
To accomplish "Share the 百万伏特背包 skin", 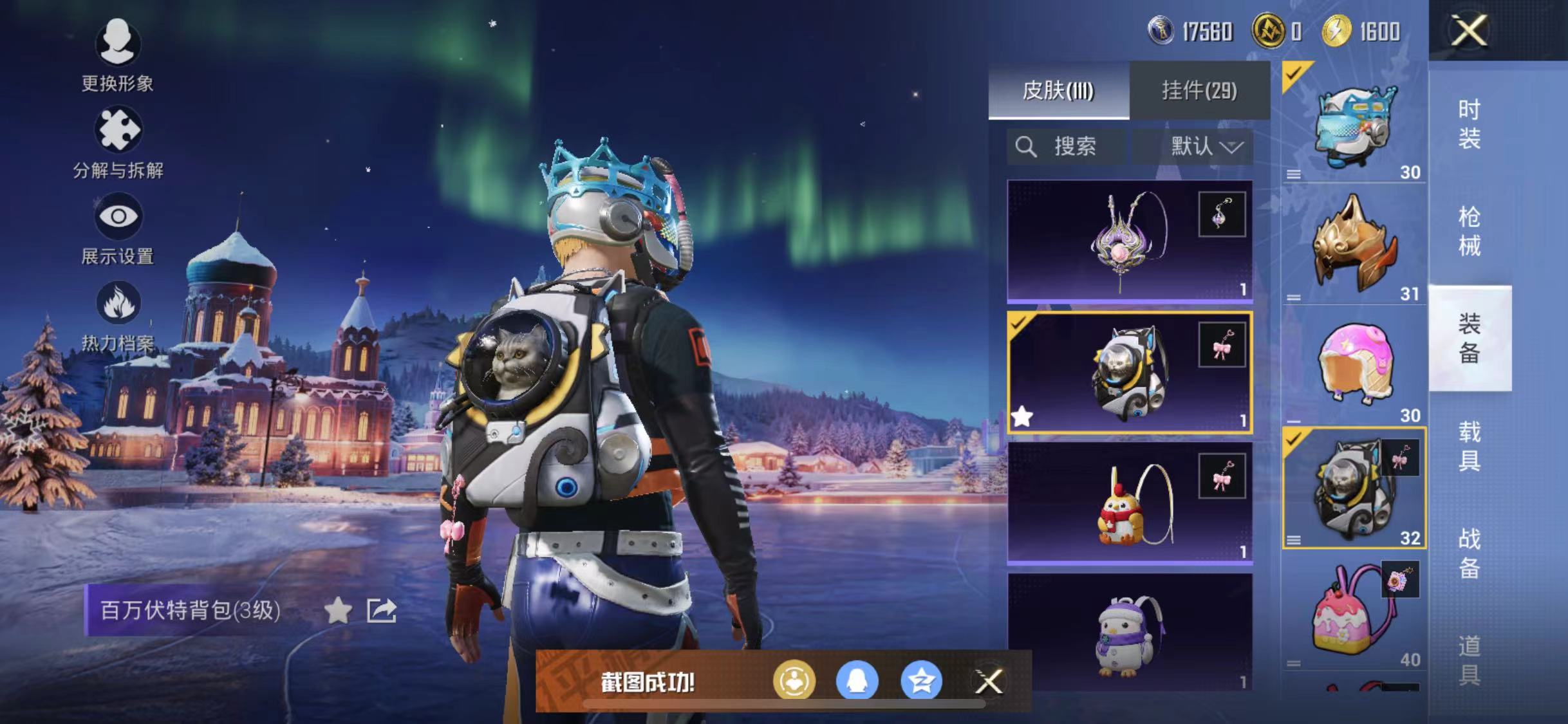I will 381,610.
